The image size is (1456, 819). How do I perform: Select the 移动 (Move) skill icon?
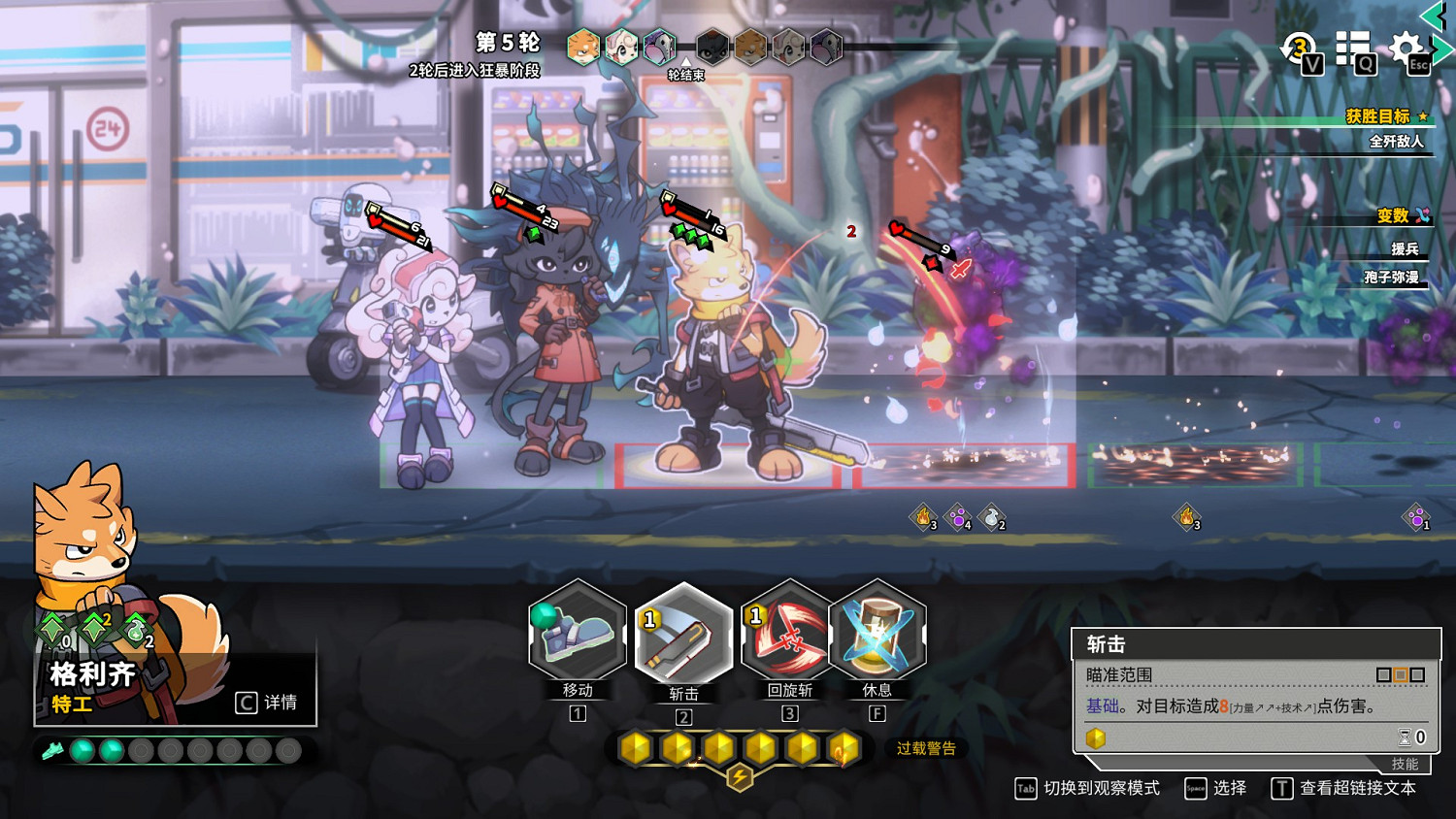(578, 636)
